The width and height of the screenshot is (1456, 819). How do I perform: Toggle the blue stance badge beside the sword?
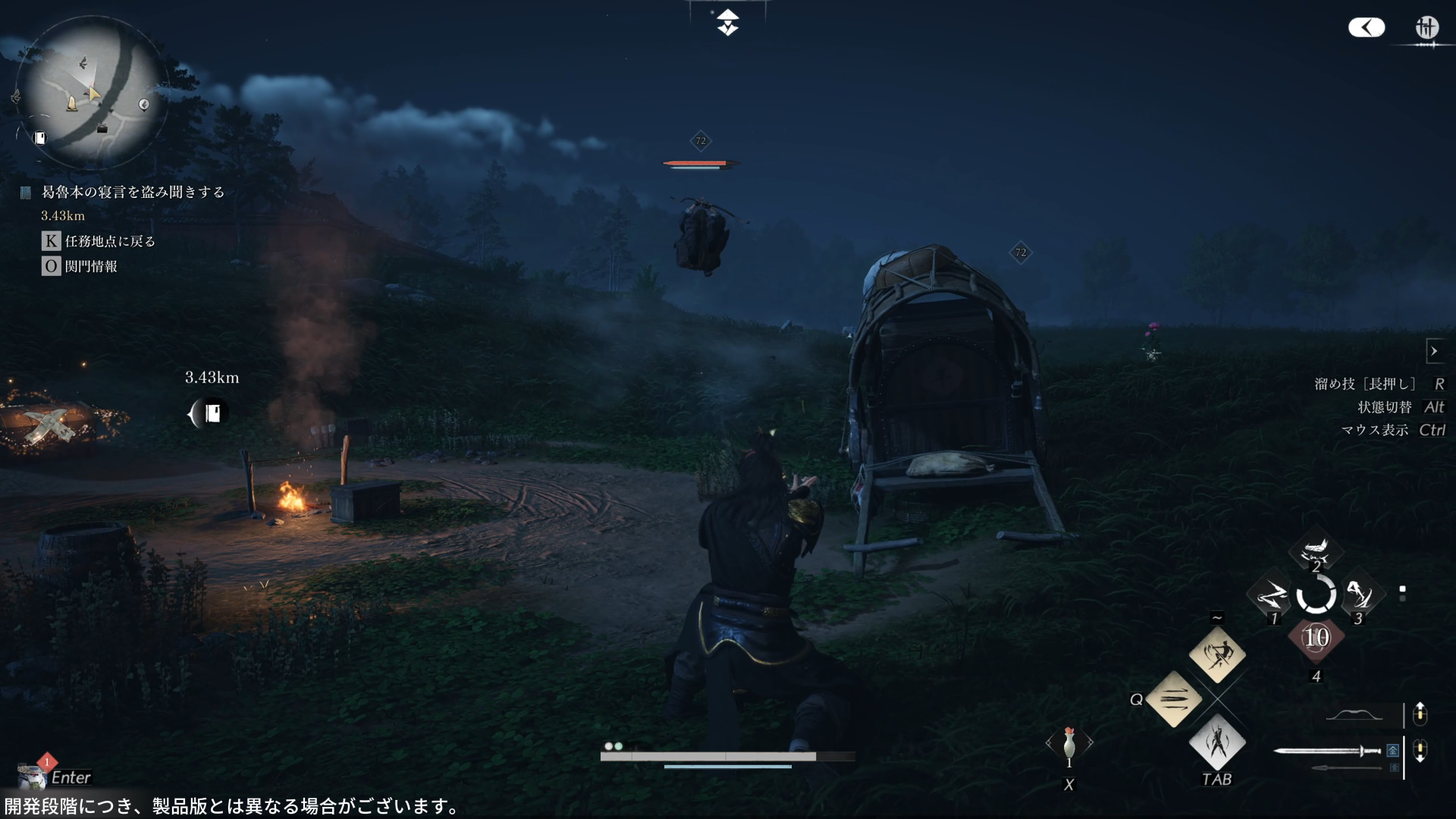coord(1393,749)
